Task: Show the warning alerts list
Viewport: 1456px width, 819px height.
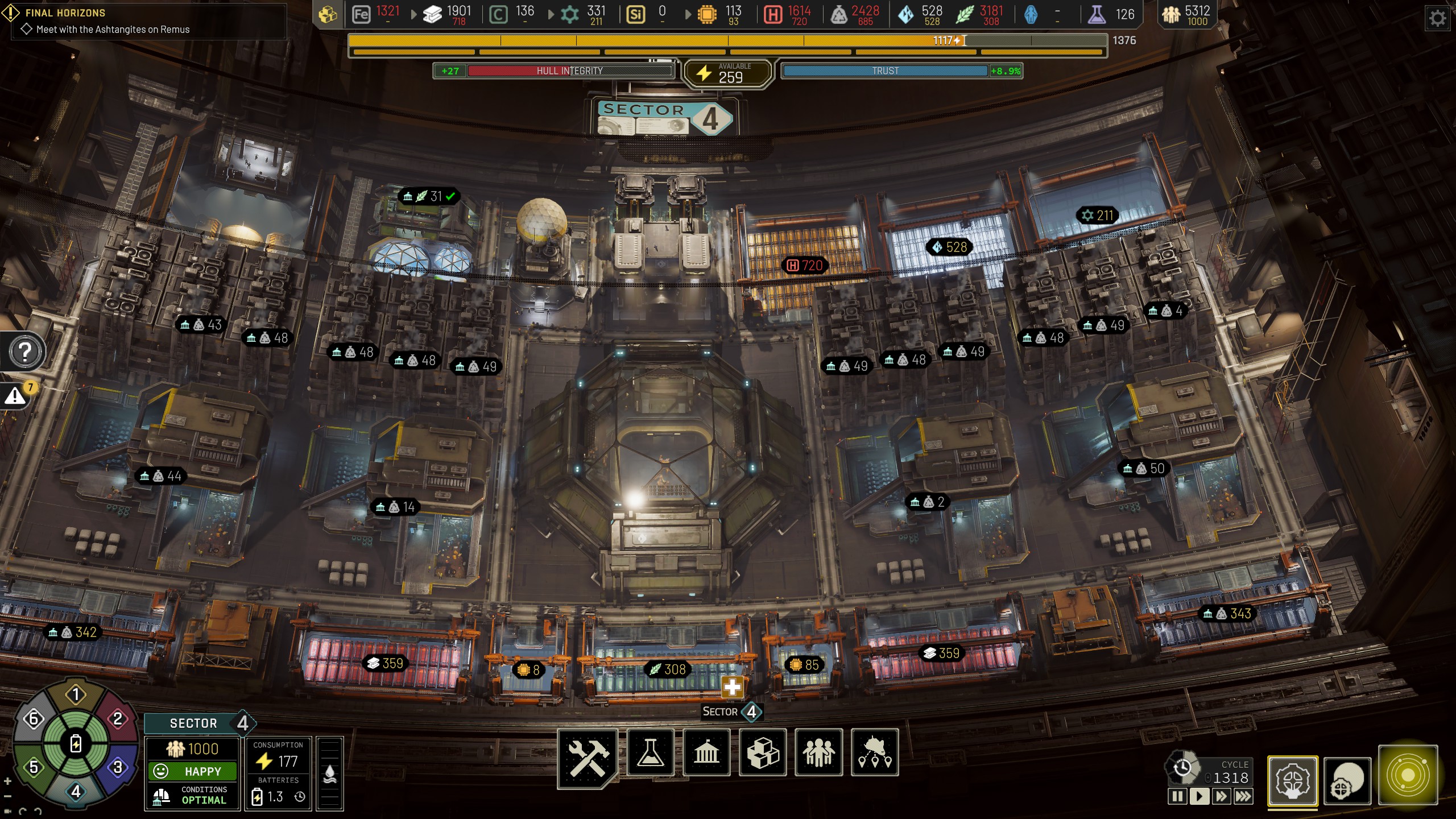Action: (16, 396)
